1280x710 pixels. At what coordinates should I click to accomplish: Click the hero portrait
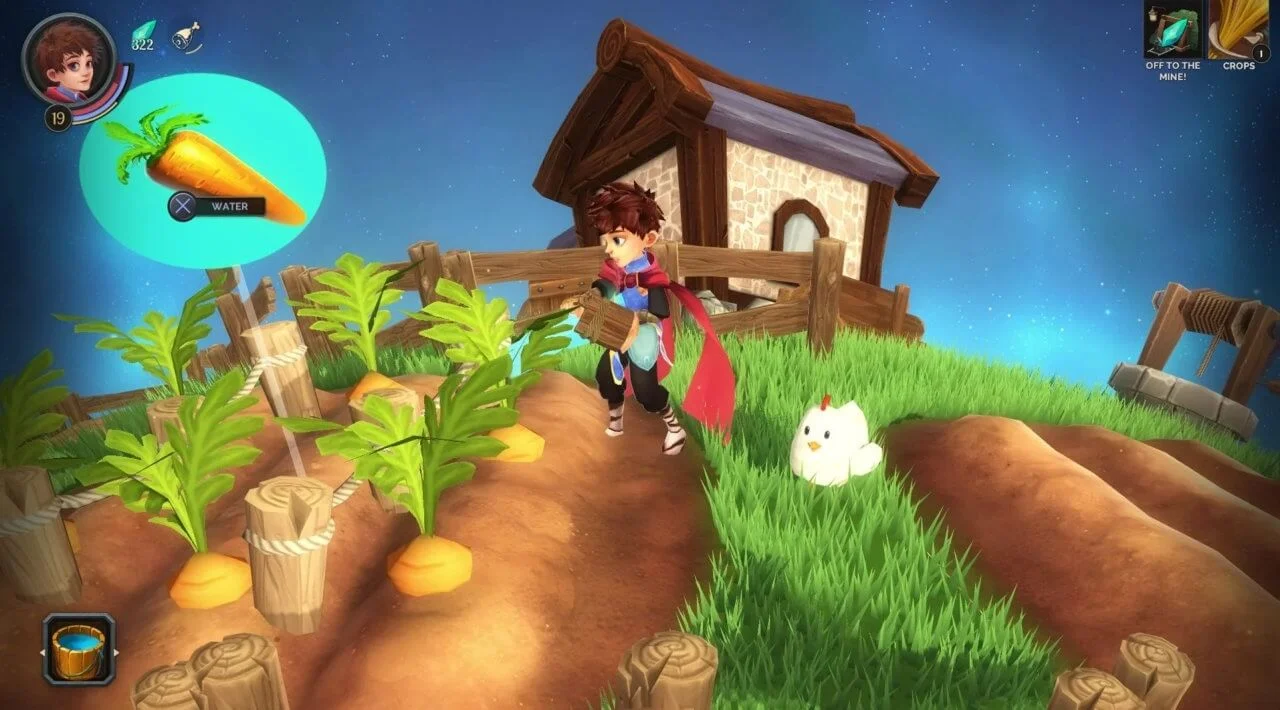tap(69, 59)
